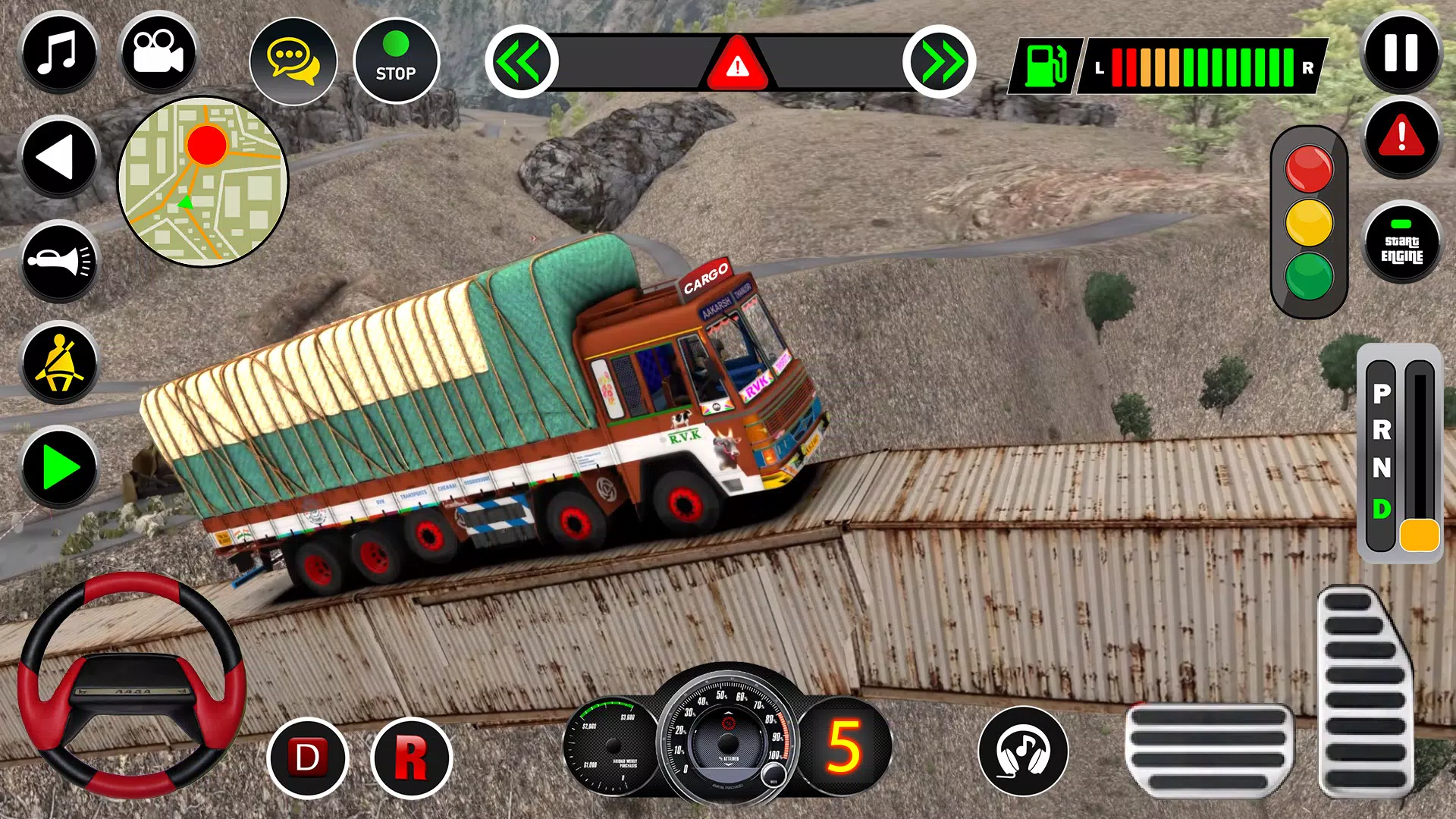Activate the left turn indicator arrows

(x=522, y=61)
